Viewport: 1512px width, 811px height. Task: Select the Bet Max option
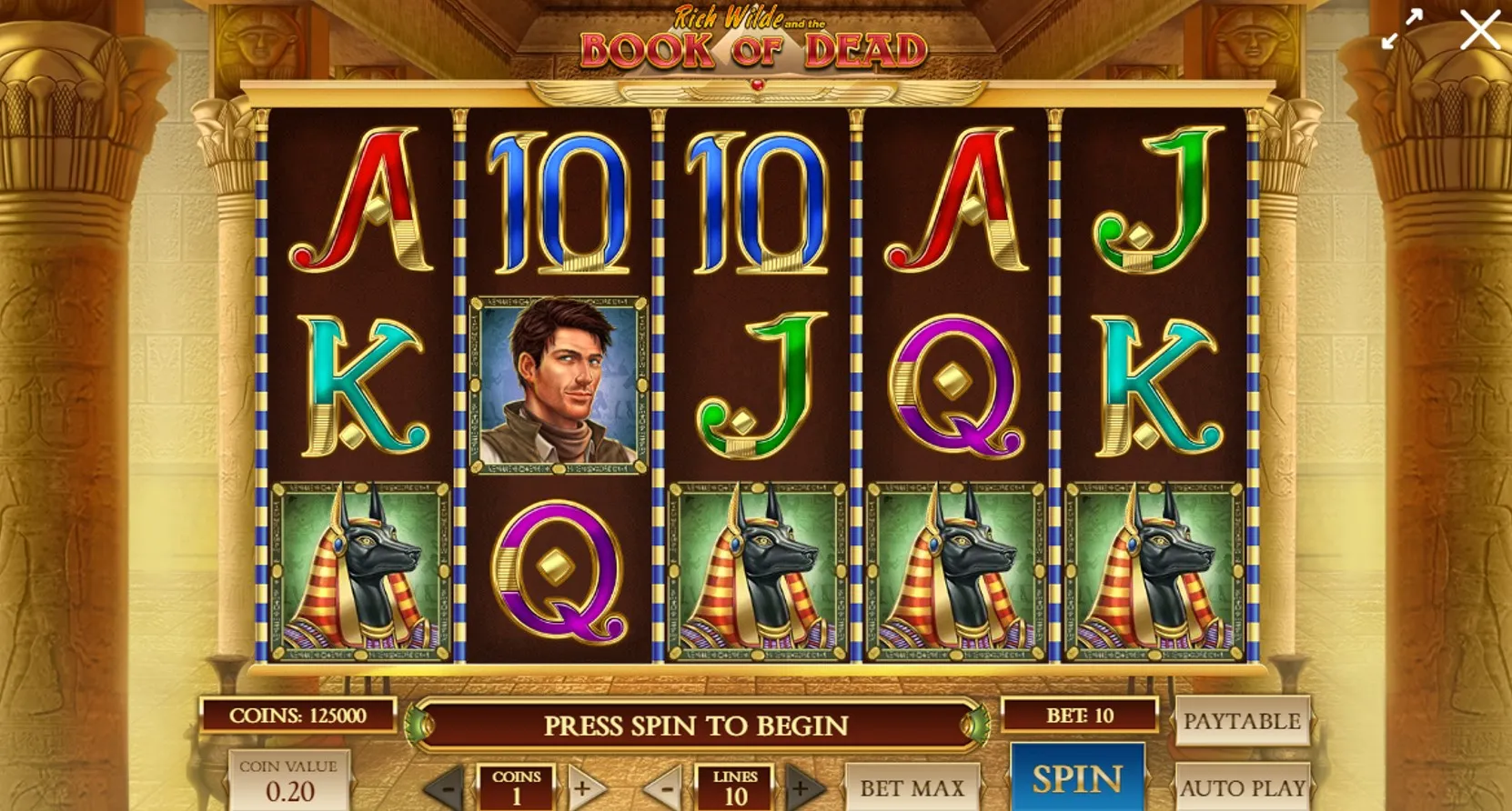[912, 787]
